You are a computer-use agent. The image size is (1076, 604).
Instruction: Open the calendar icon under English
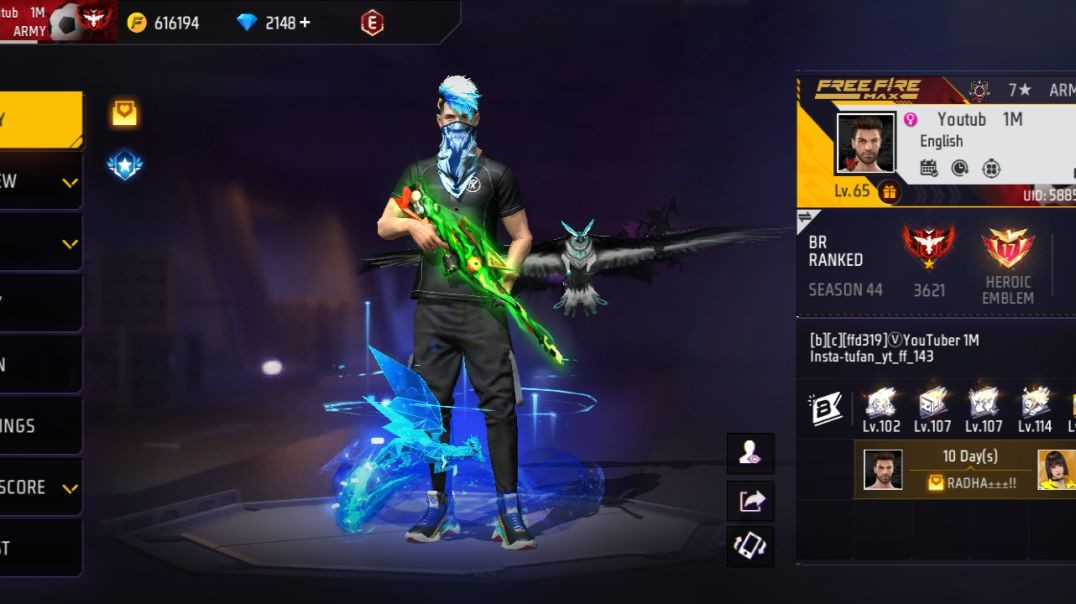point(929,167)
